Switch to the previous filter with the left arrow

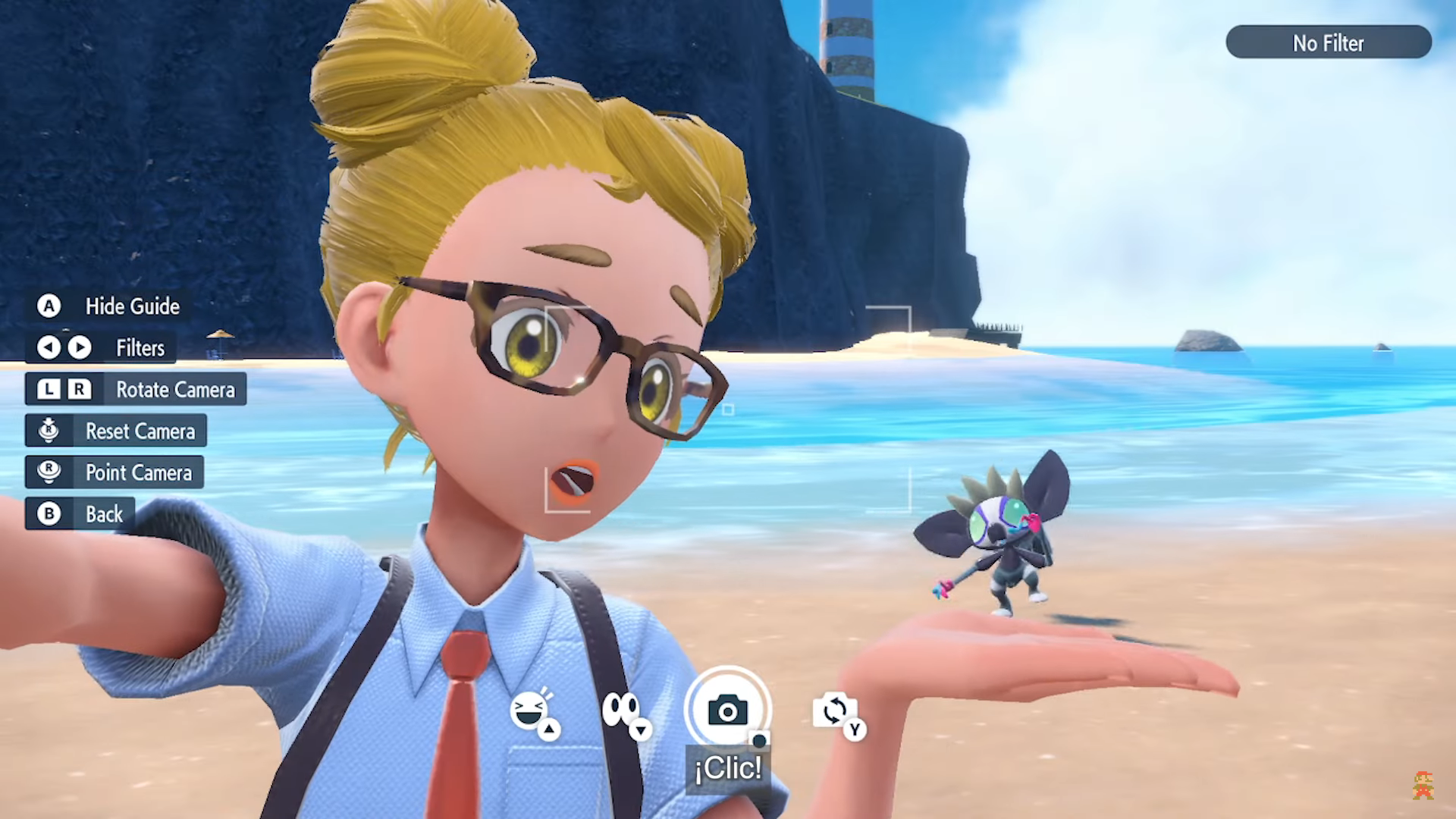click(x=49, y=348)
